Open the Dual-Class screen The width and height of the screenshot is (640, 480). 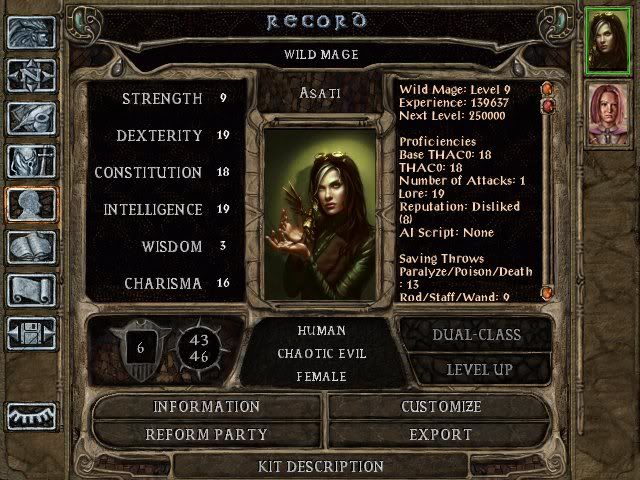pos(476,335)
